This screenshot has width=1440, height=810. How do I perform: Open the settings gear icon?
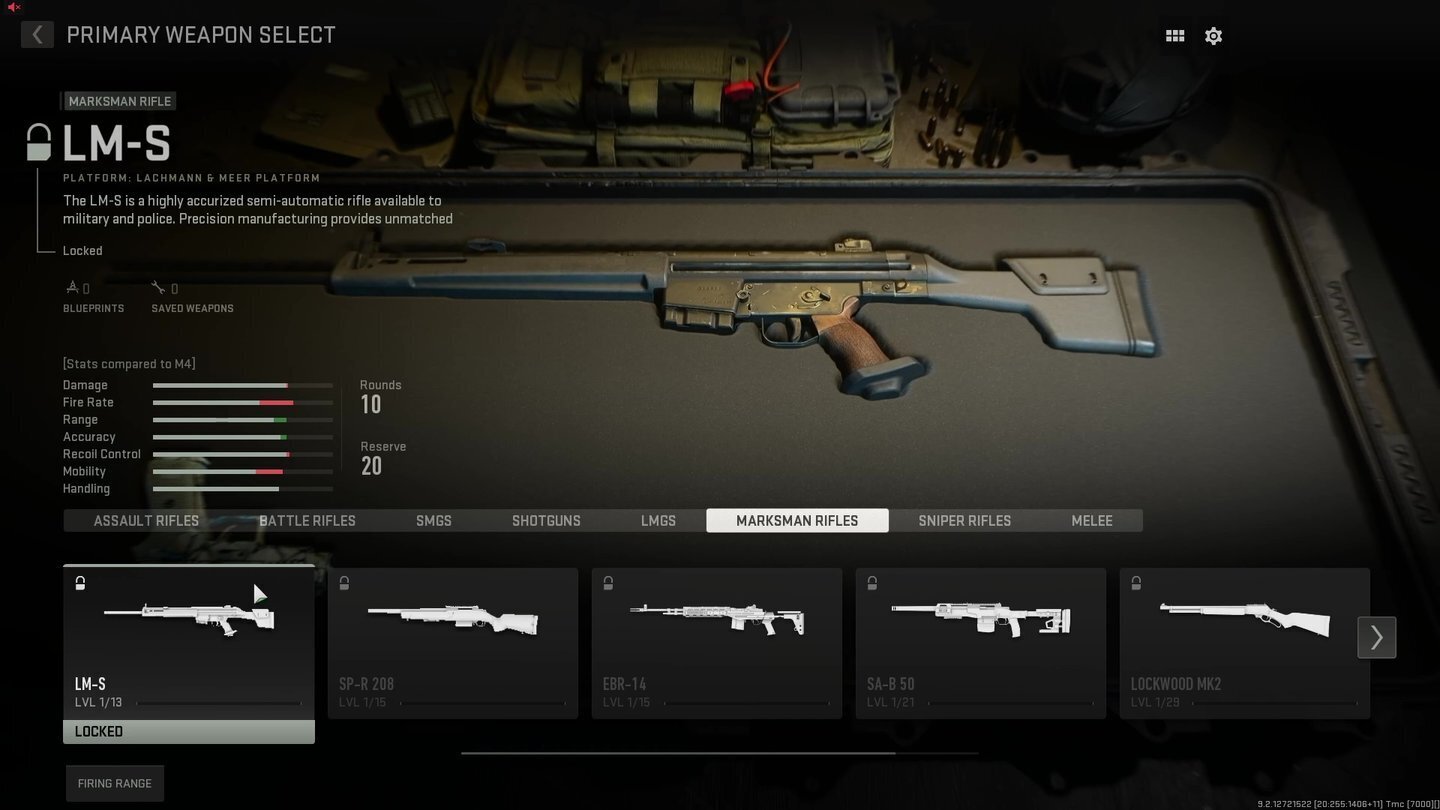(x=1213, y=35)
